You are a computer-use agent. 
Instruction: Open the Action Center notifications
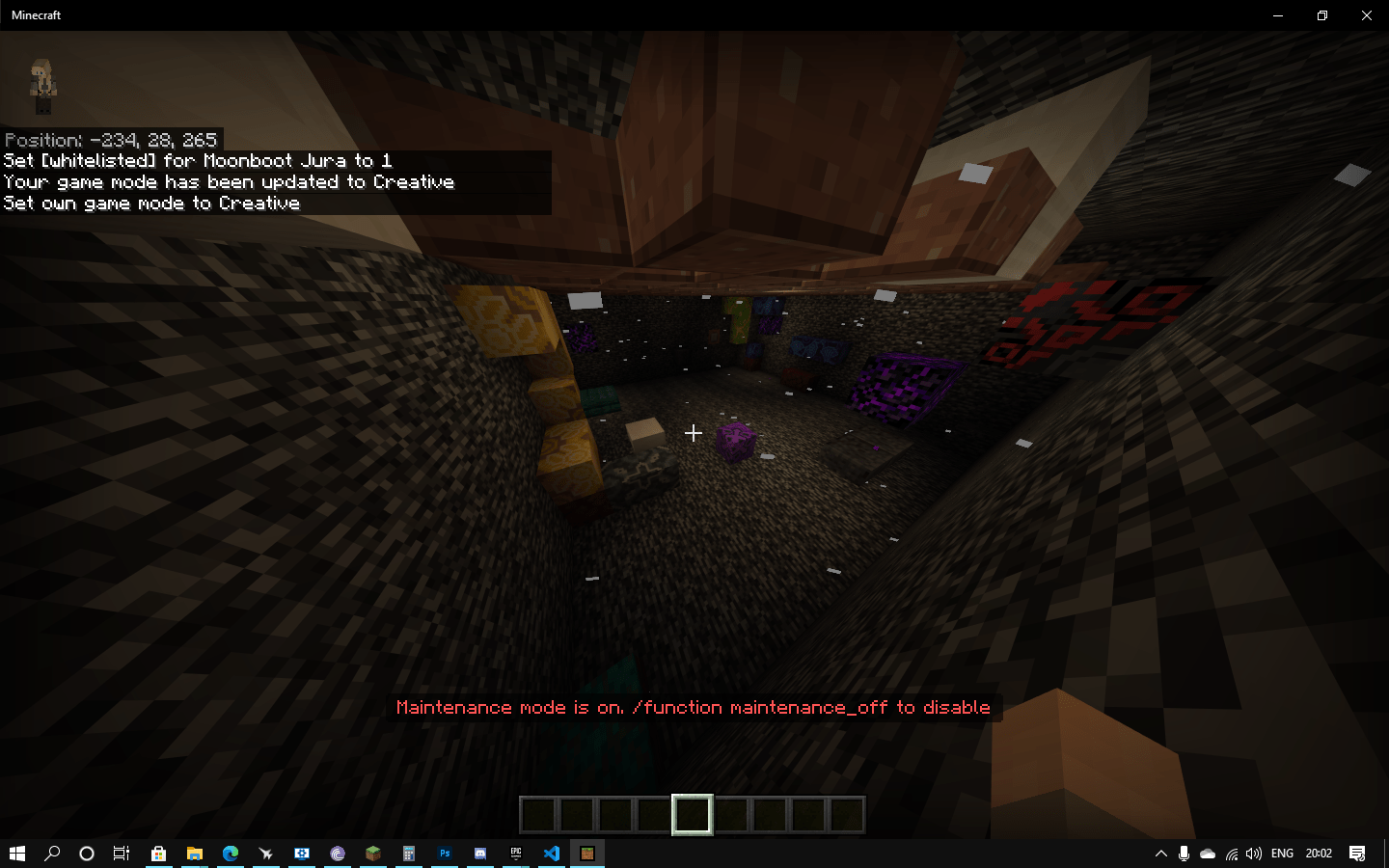click(1356, 854)
